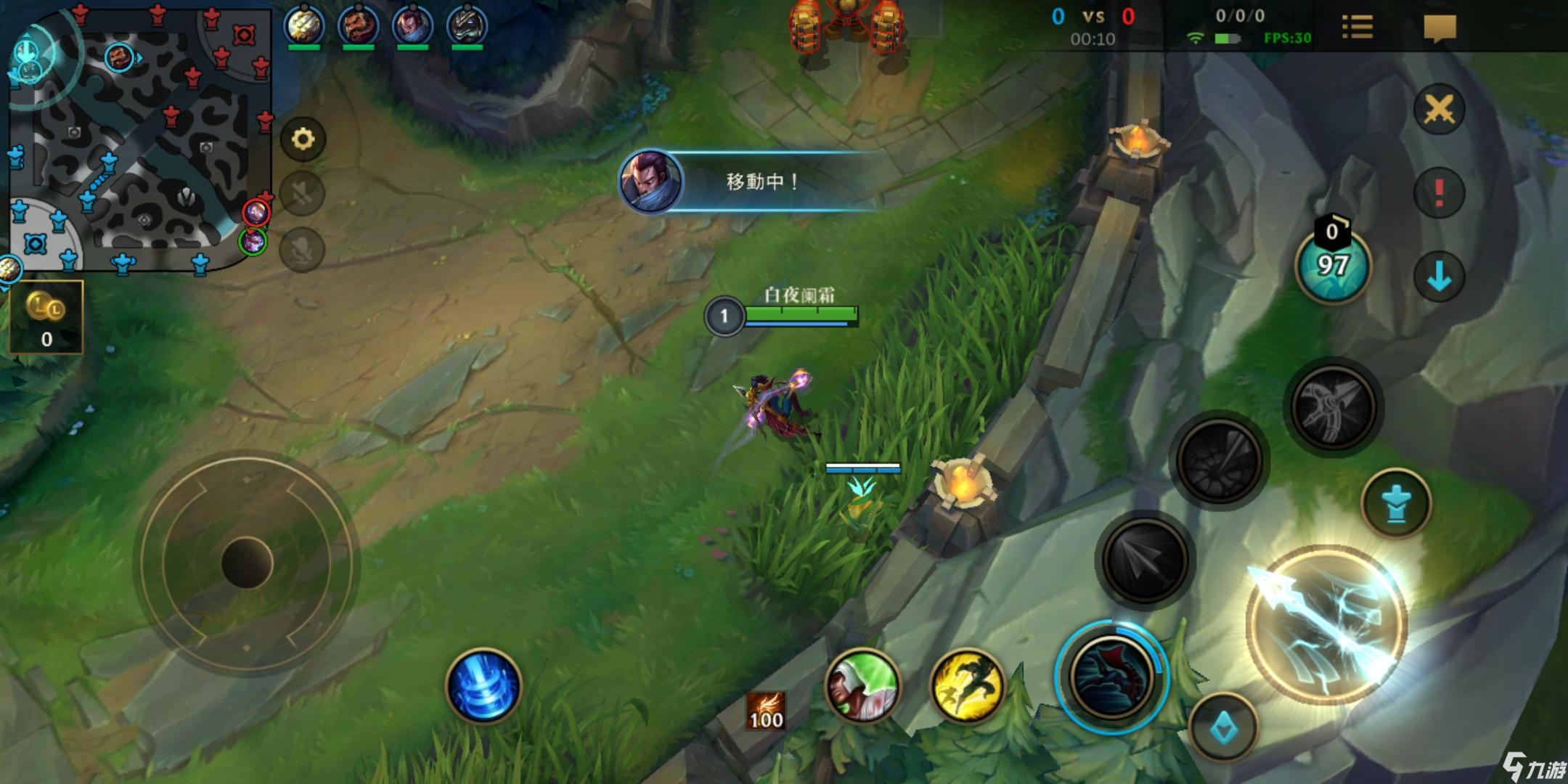Activate the blue swirling recall button
1568x784 pixels.
click(483, 685)
